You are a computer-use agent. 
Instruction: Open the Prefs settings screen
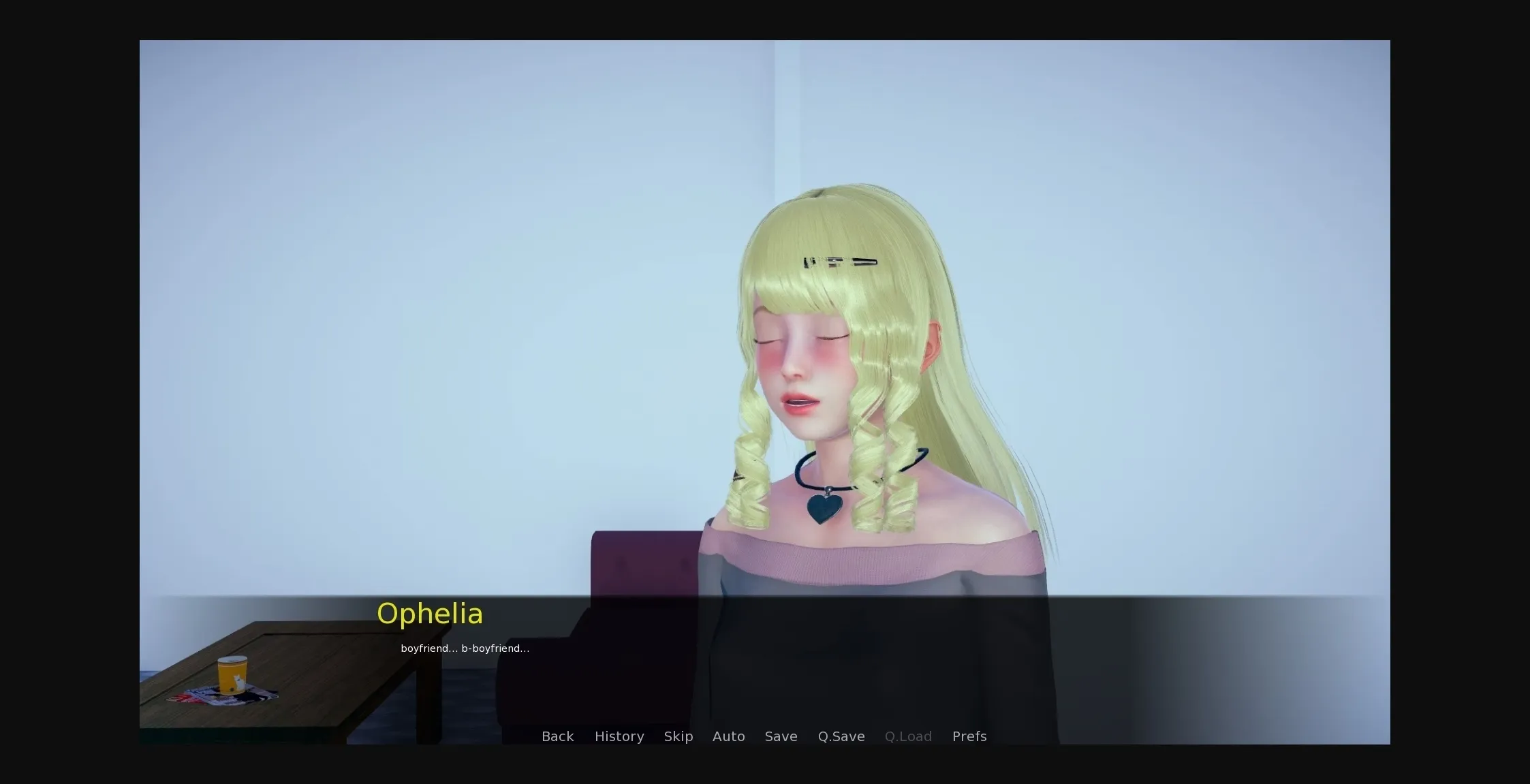969,736
